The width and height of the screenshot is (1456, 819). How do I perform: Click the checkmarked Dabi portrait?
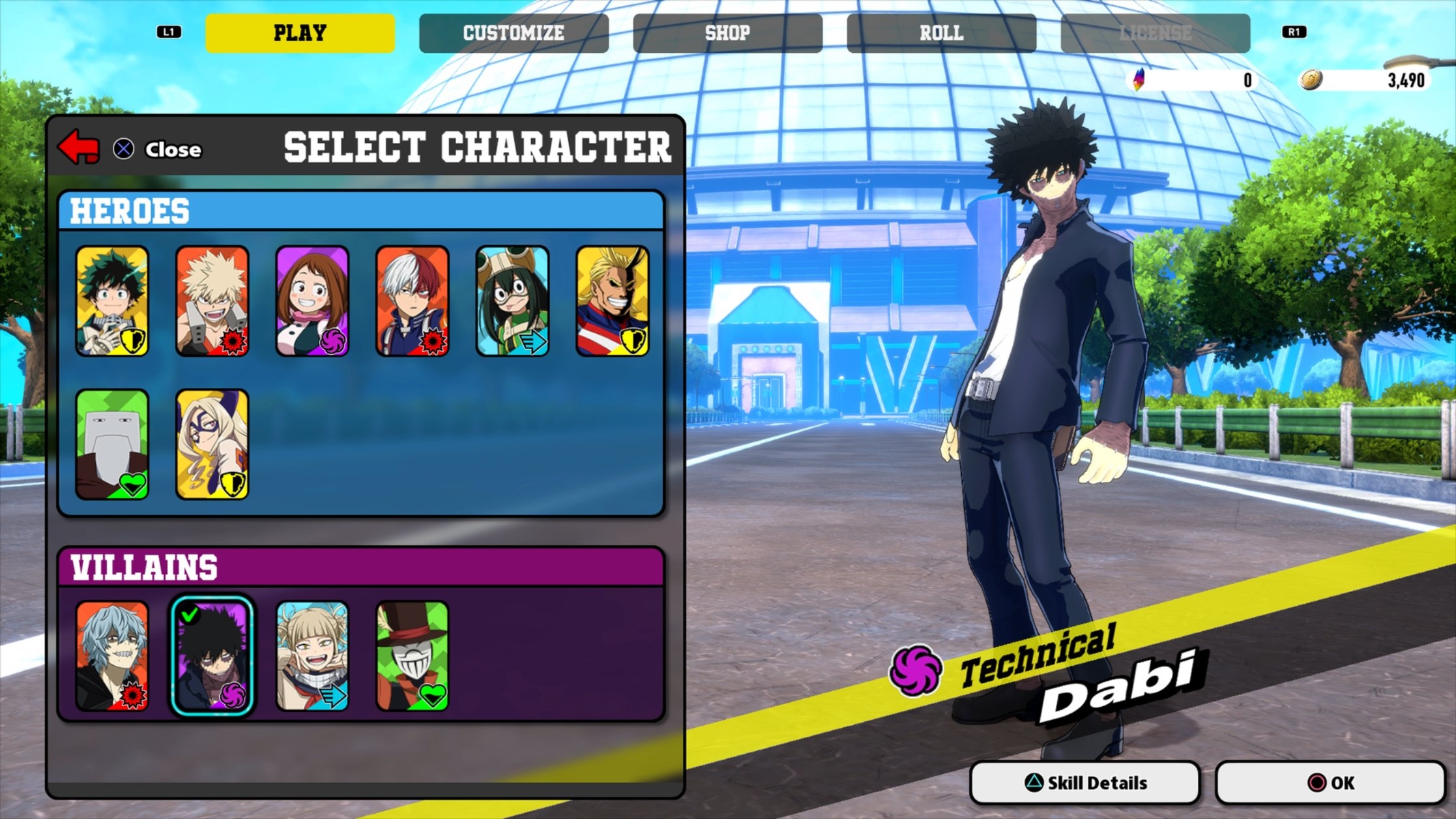click(x=212, y=654)
